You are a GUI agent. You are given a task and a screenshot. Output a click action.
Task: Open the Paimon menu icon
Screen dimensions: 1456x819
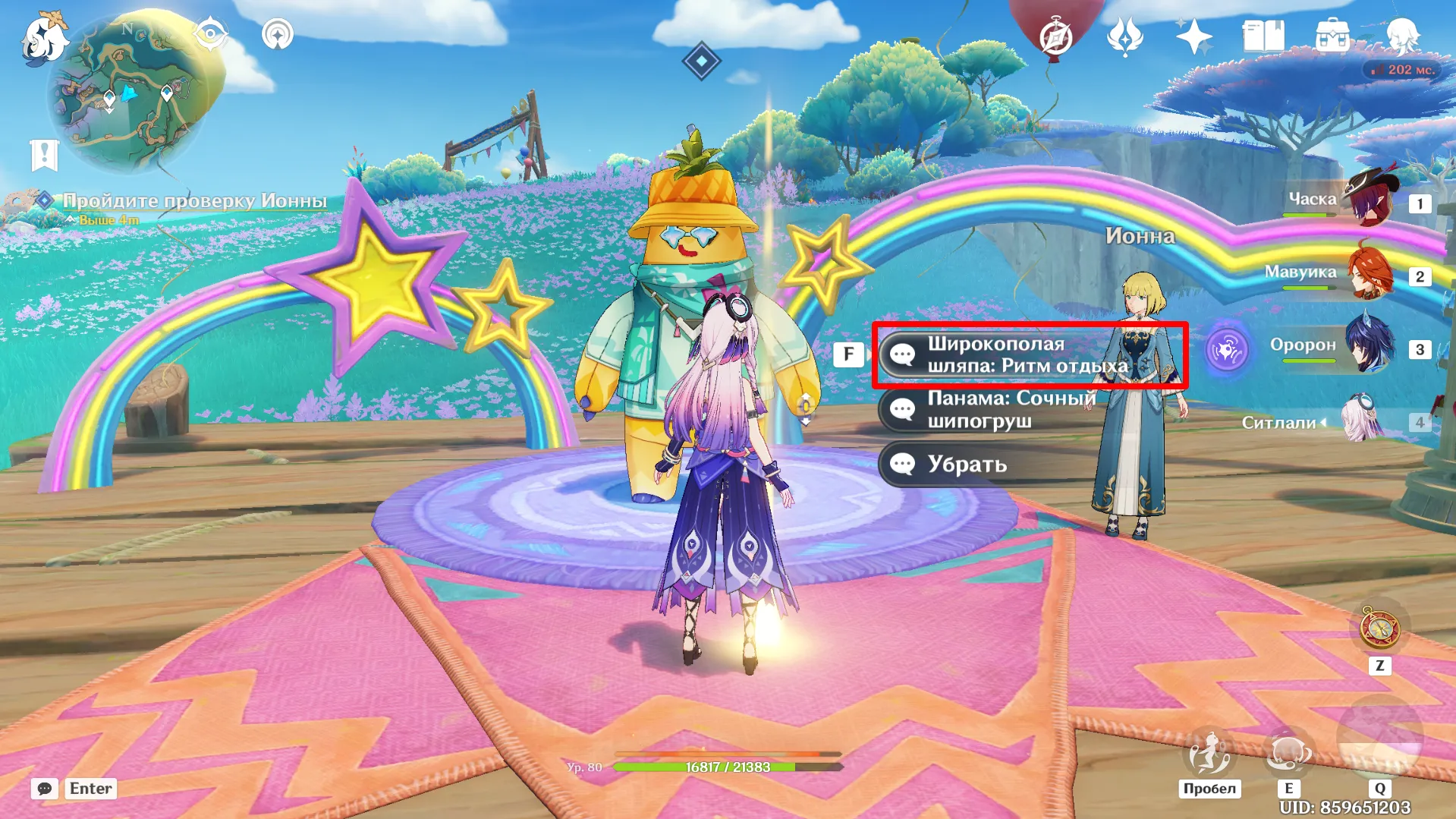[43, 38]
